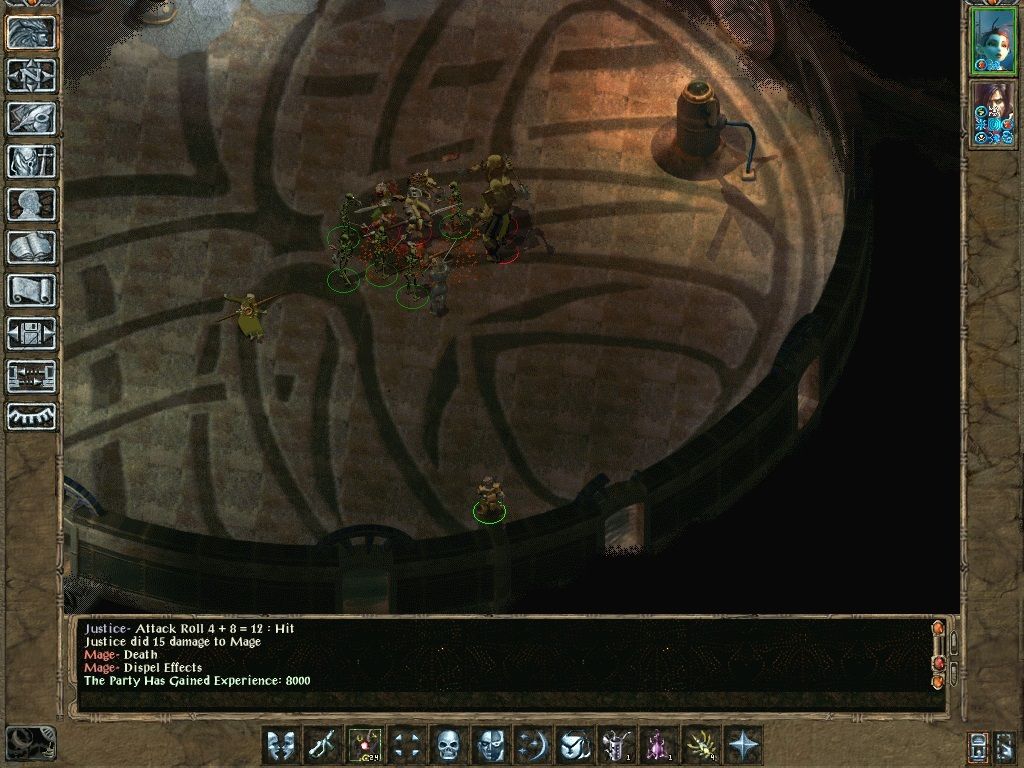Open the area map with compass button

click(x=31, y=75)
